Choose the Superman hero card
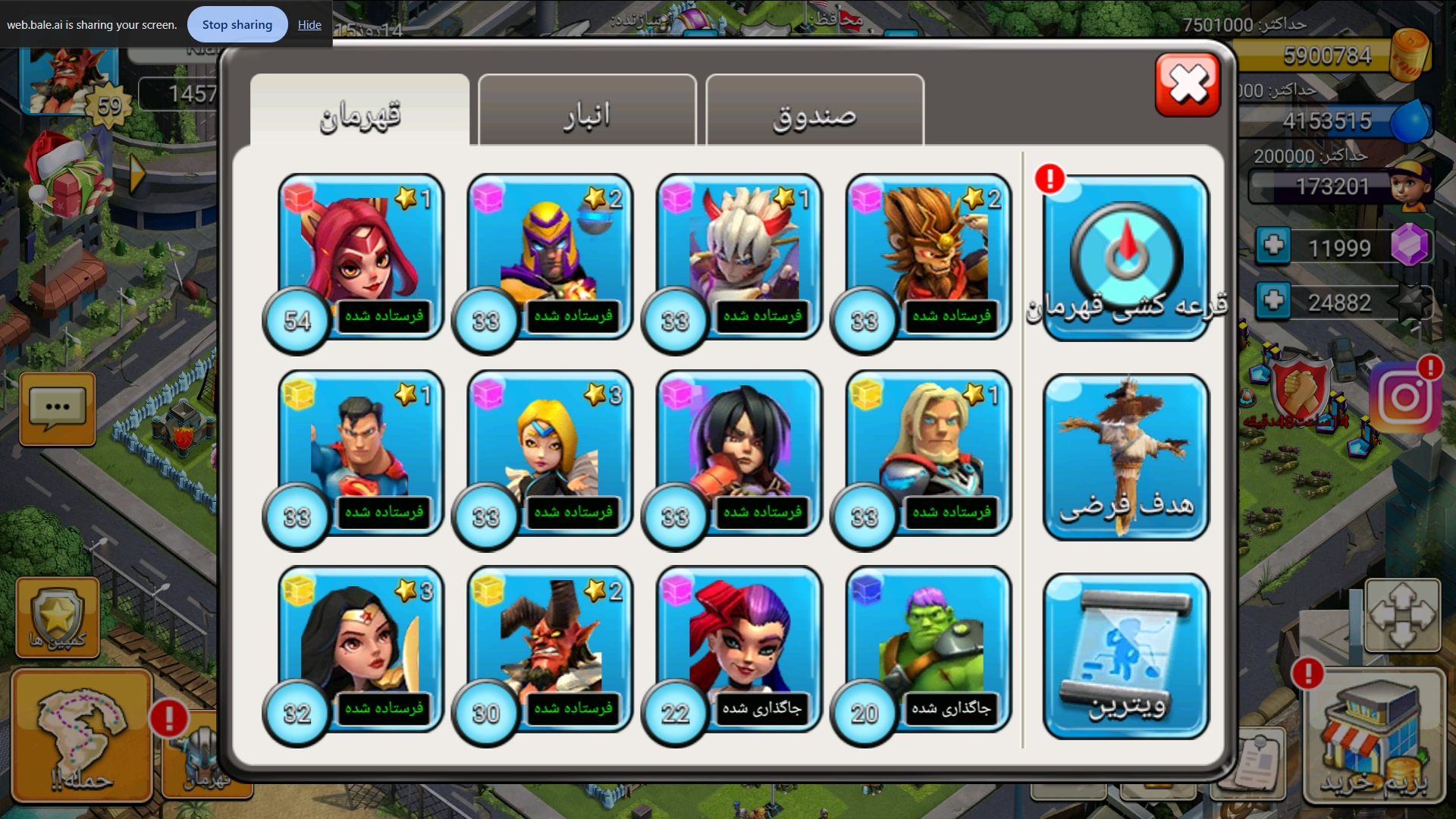This screenshot has height=819, width=1456. 360,451
